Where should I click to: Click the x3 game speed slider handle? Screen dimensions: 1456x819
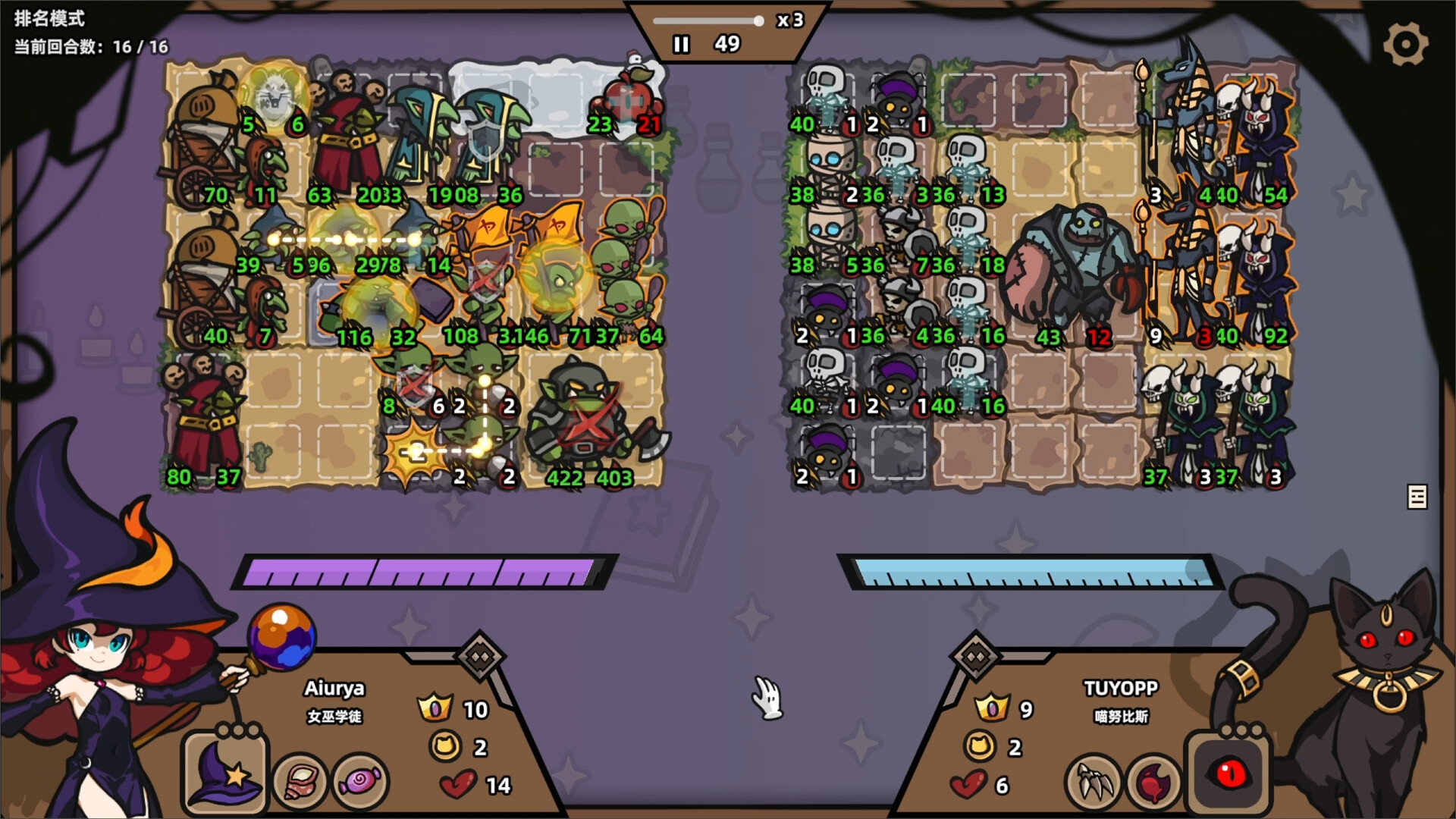click(758, 21)
